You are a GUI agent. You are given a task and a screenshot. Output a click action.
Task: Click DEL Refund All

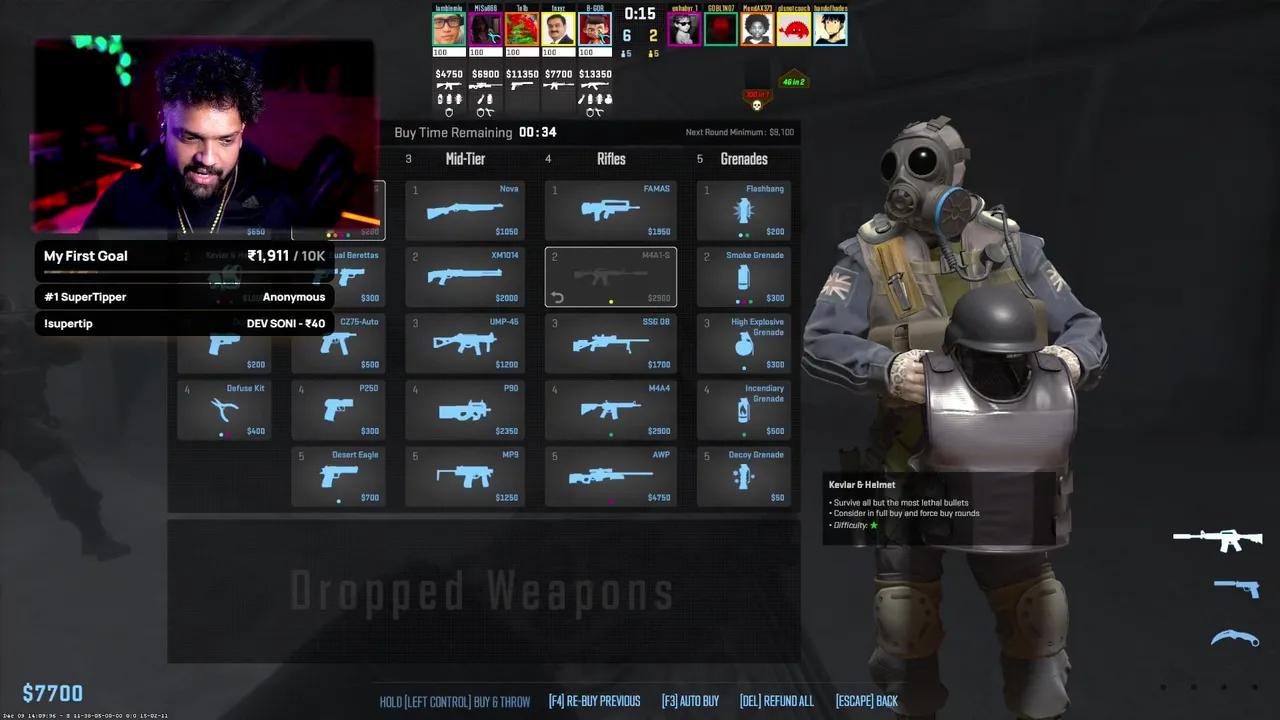coord(777,701)
